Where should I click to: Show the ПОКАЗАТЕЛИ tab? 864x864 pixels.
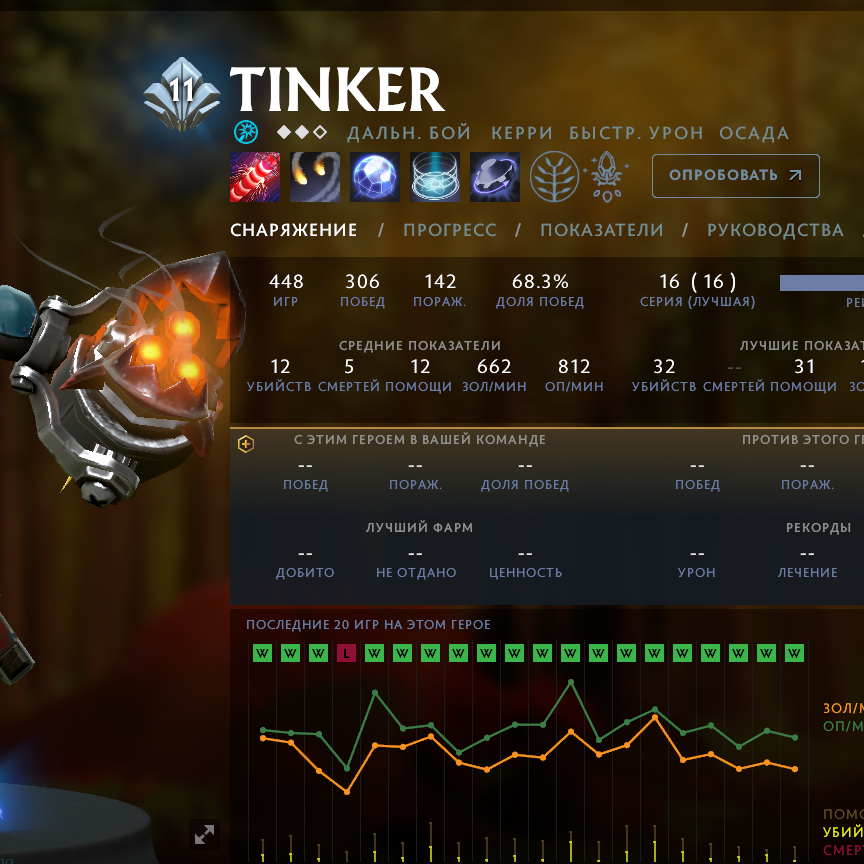coord(601,230)
